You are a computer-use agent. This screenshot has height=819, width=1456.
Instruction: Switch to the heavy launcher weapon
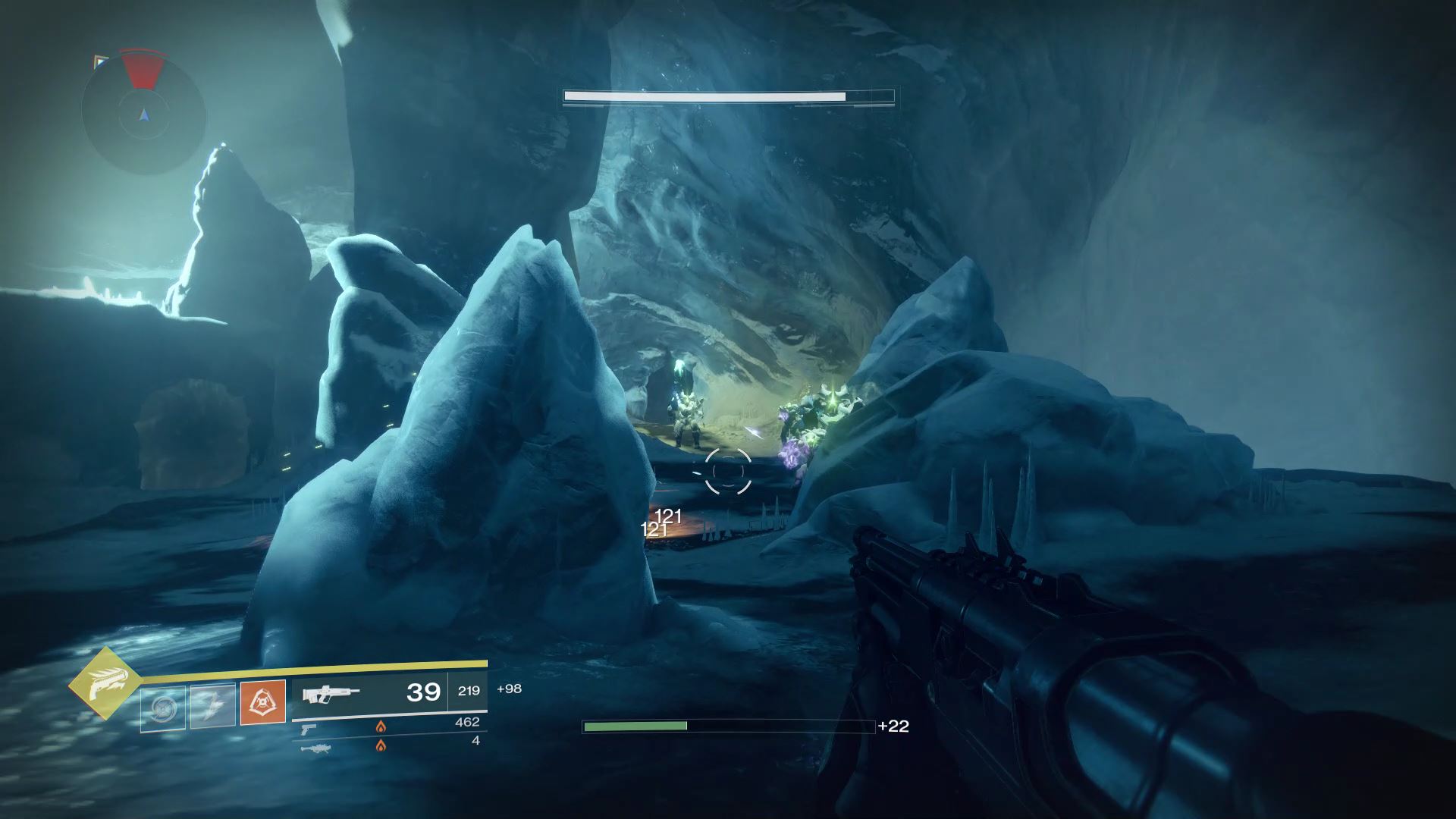coord(315,748)
